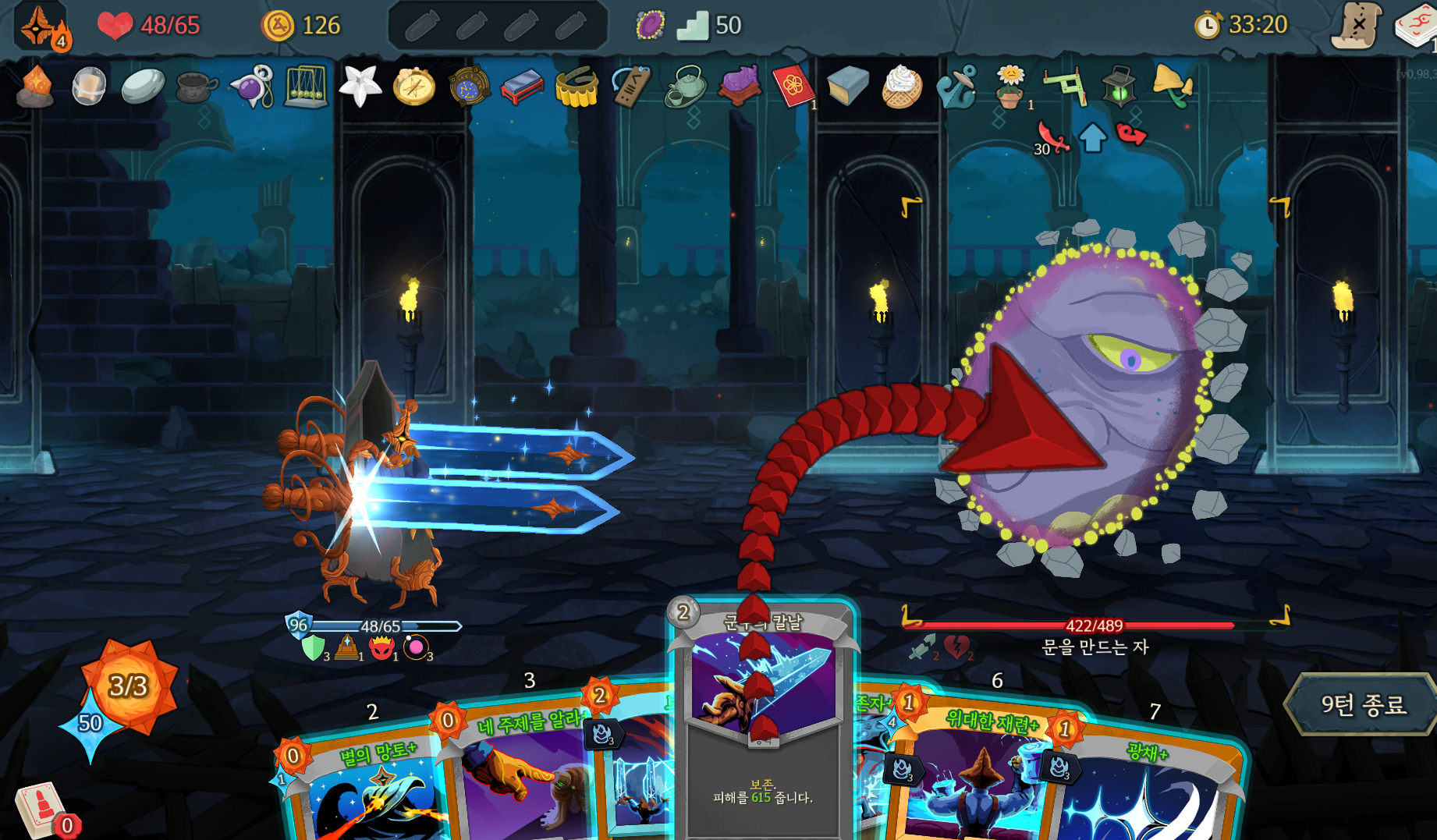Open the map scroll icon
1437x840 pixels.
tap(1357, 26)
